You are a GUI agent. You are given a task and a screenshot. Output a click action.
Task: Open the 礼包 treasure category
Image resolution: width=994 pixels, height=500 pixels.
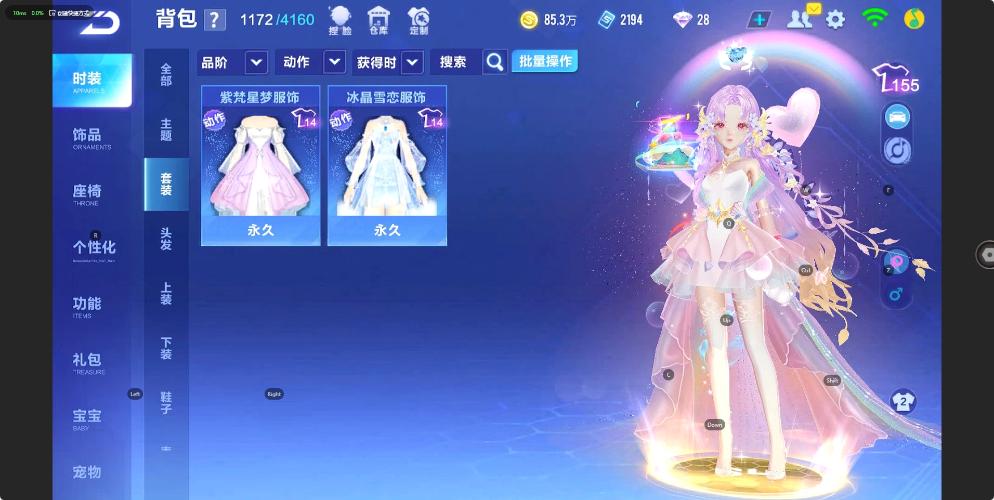(88, 361)
